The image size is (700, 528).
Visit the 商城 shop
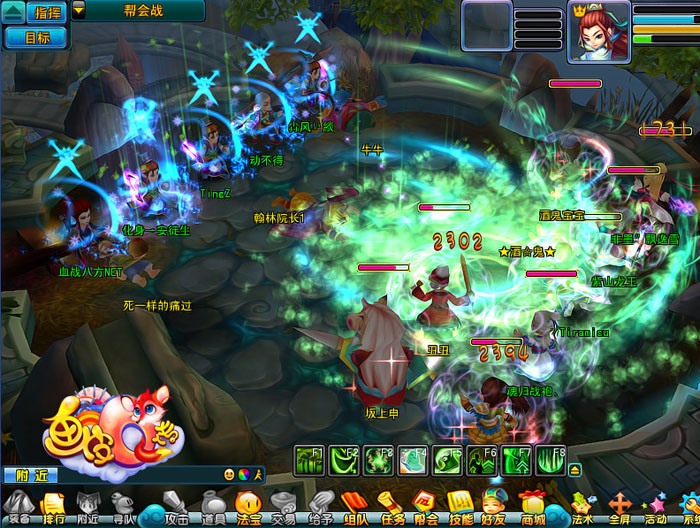point(532,506)
